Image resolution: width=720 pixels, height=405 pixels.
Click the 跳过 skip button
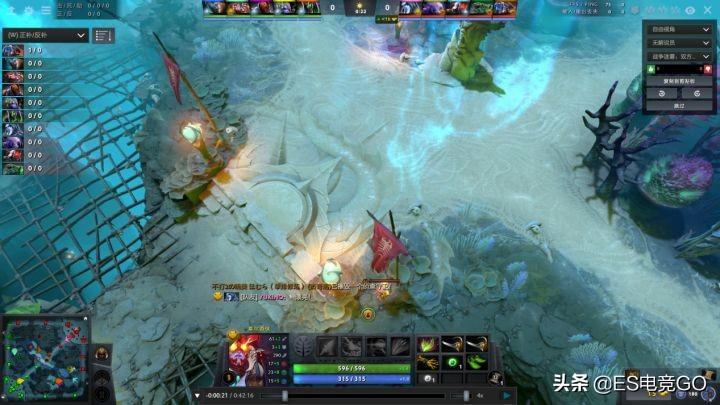(x=680, y=104)
